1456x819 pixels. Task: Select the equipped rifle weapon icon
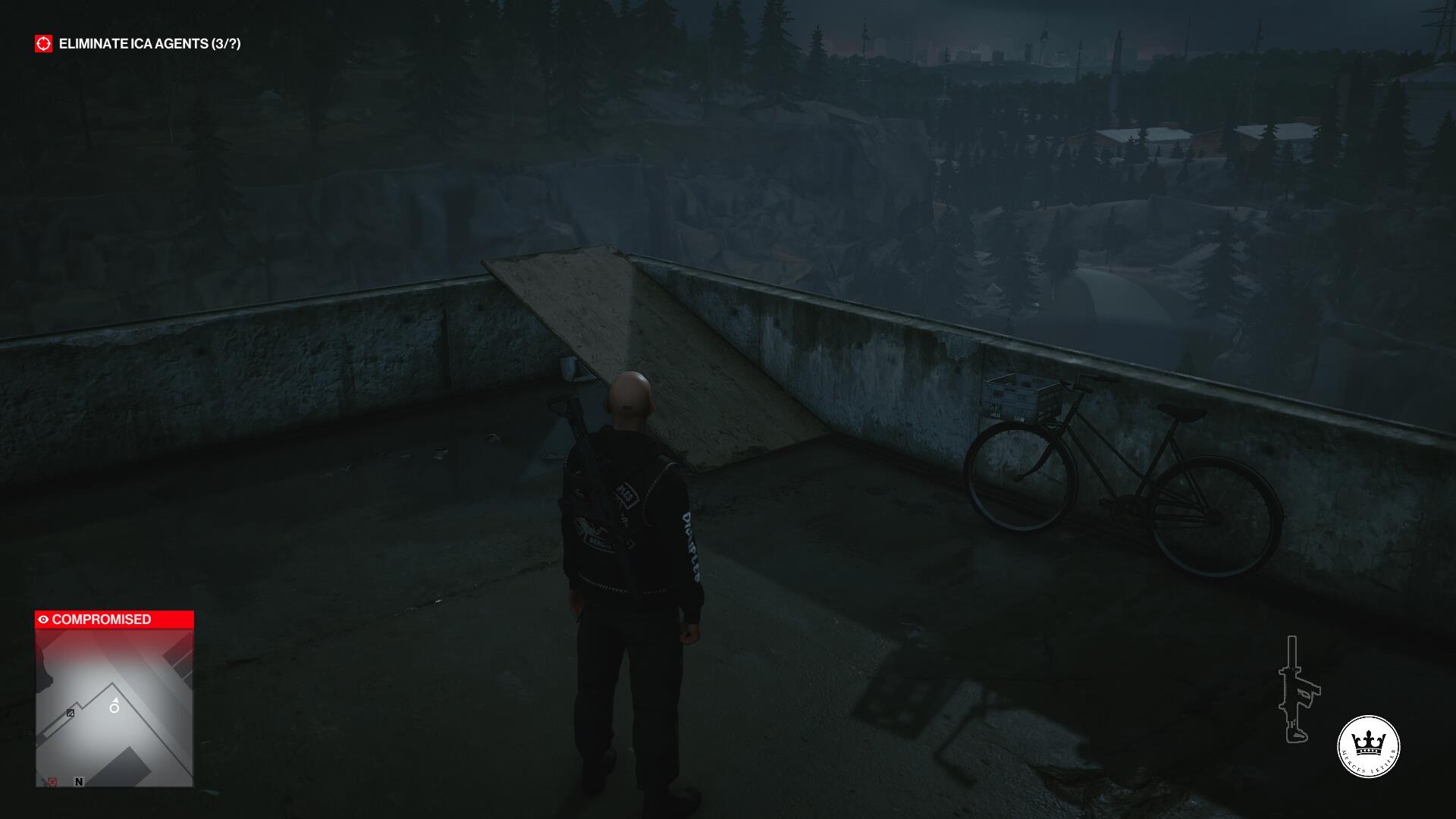click(1298, 689)
